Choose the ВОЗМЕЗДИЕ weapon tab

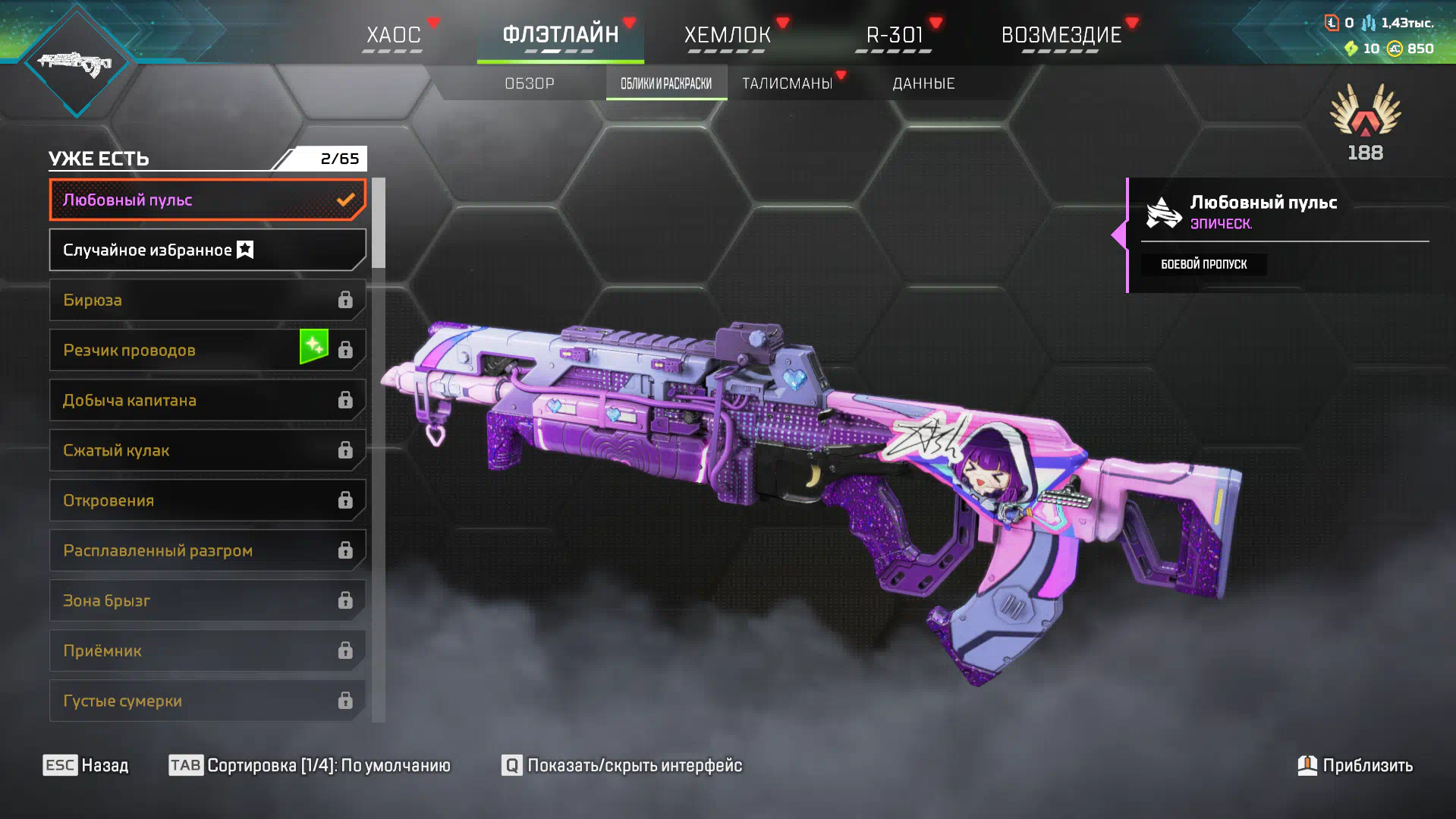1061,35
